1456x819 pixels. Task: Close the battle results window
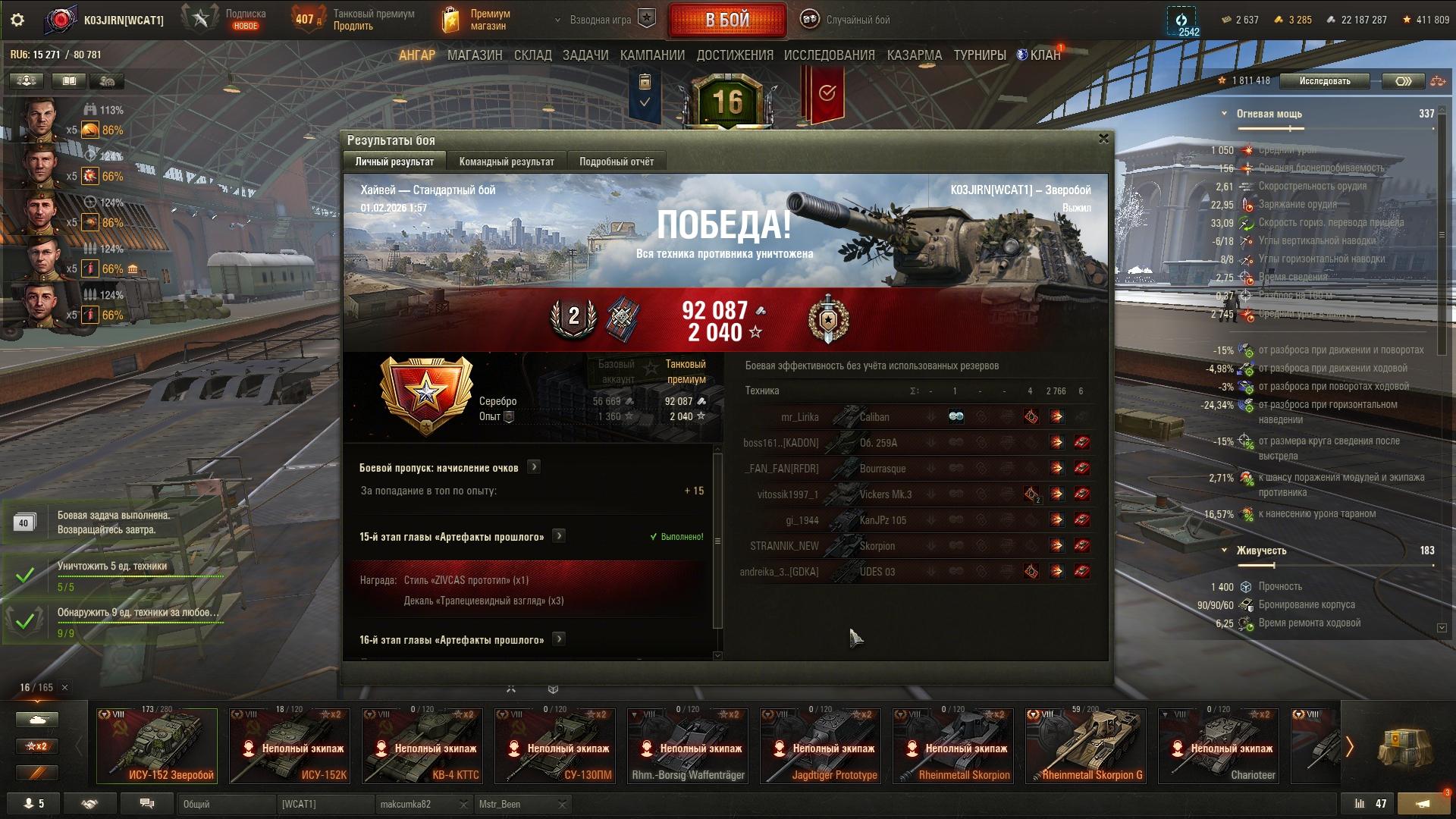point(1103,139)
